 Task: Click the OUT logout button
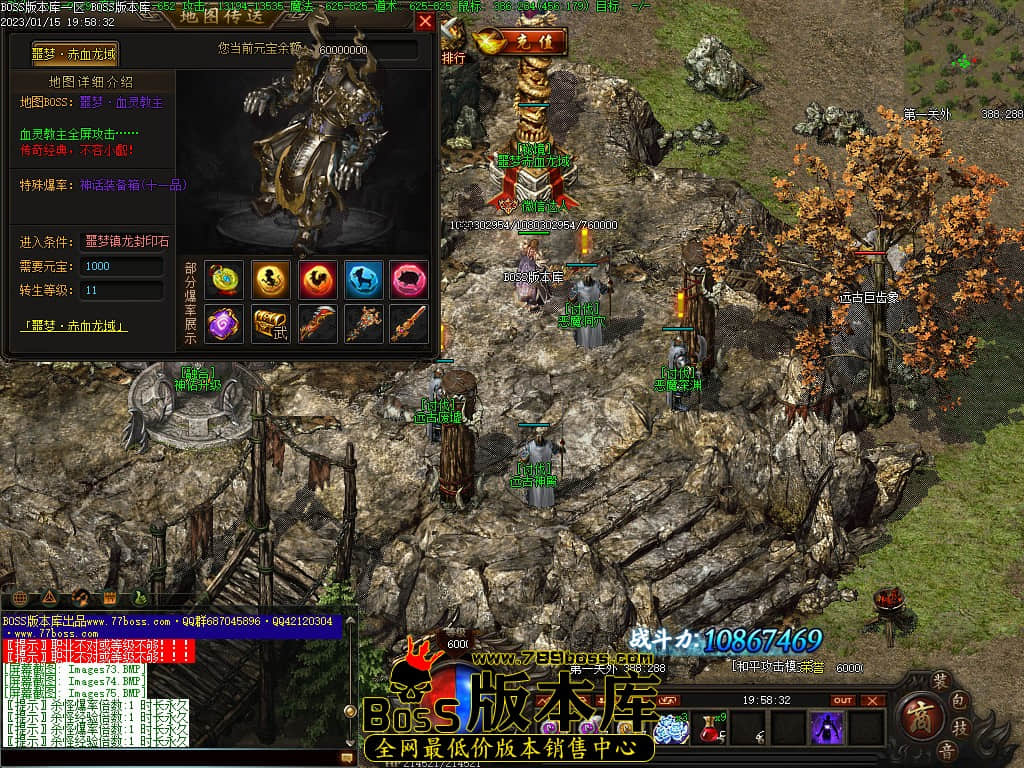click(x=844, y=700)
